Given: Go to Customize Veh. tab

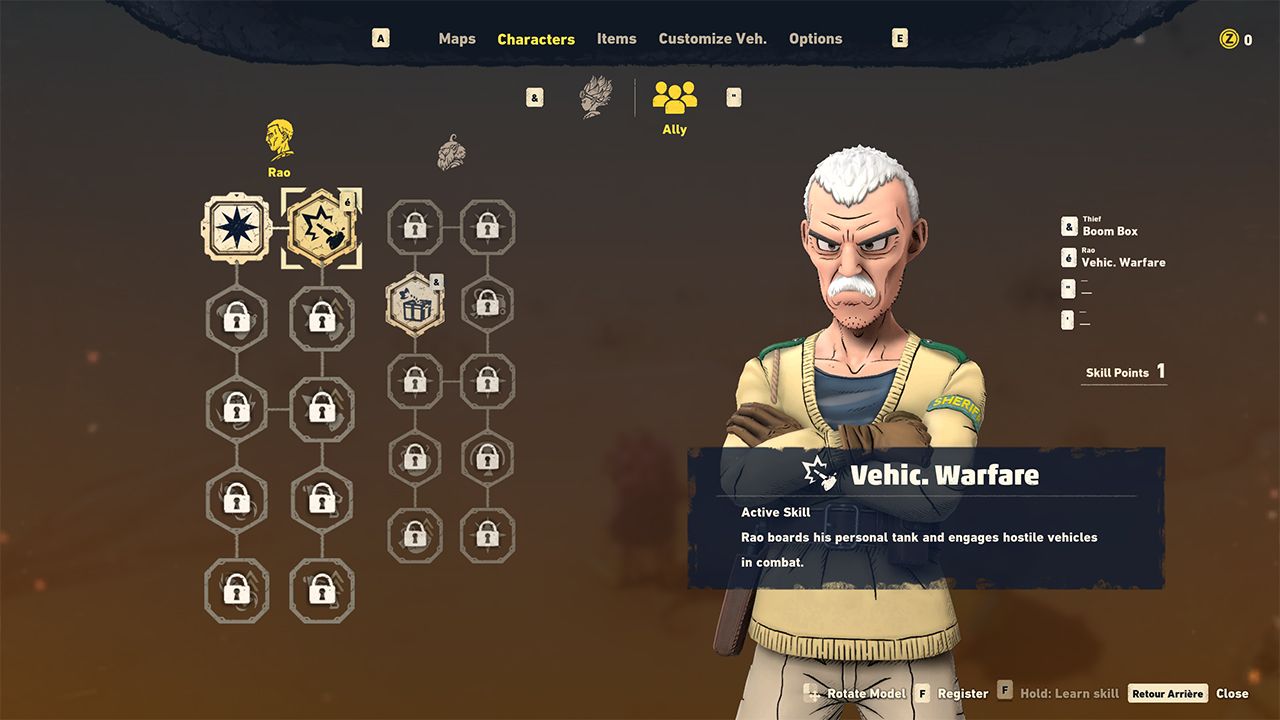Looking at the screenshot, I should click(712, 39).
